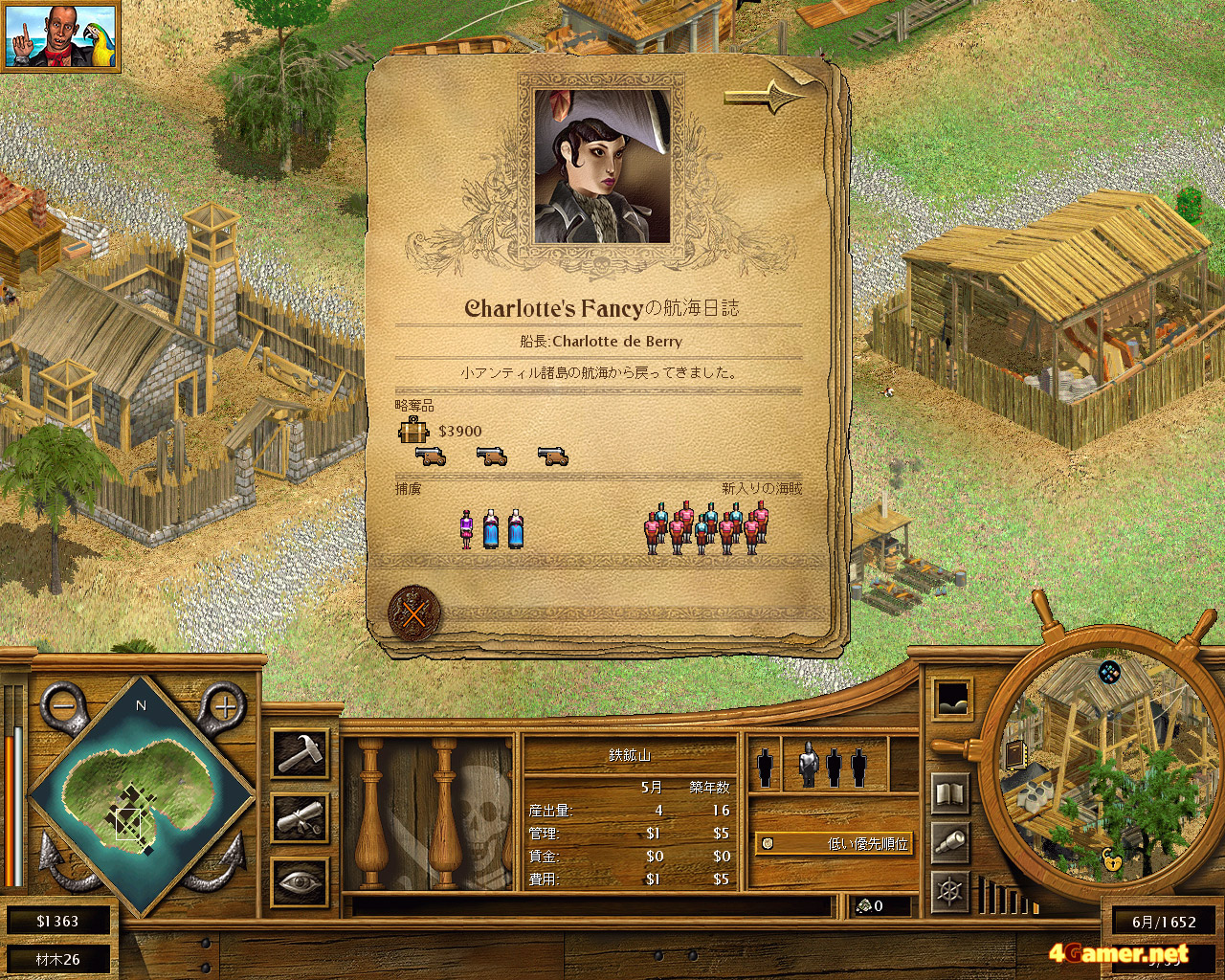Click the book icon in the porthole view
This screenshot has height=980, width=1225.
(x=1014, y=756)
